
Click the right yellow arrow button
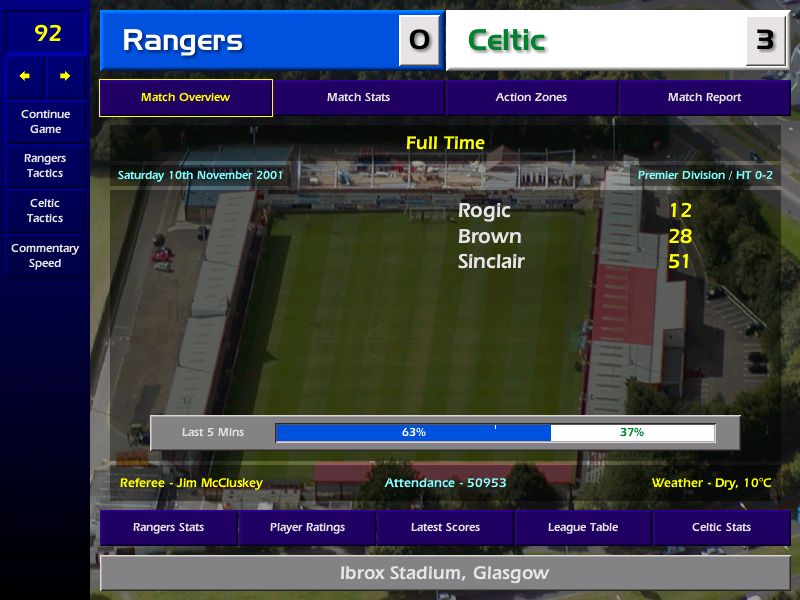[65, 76]
